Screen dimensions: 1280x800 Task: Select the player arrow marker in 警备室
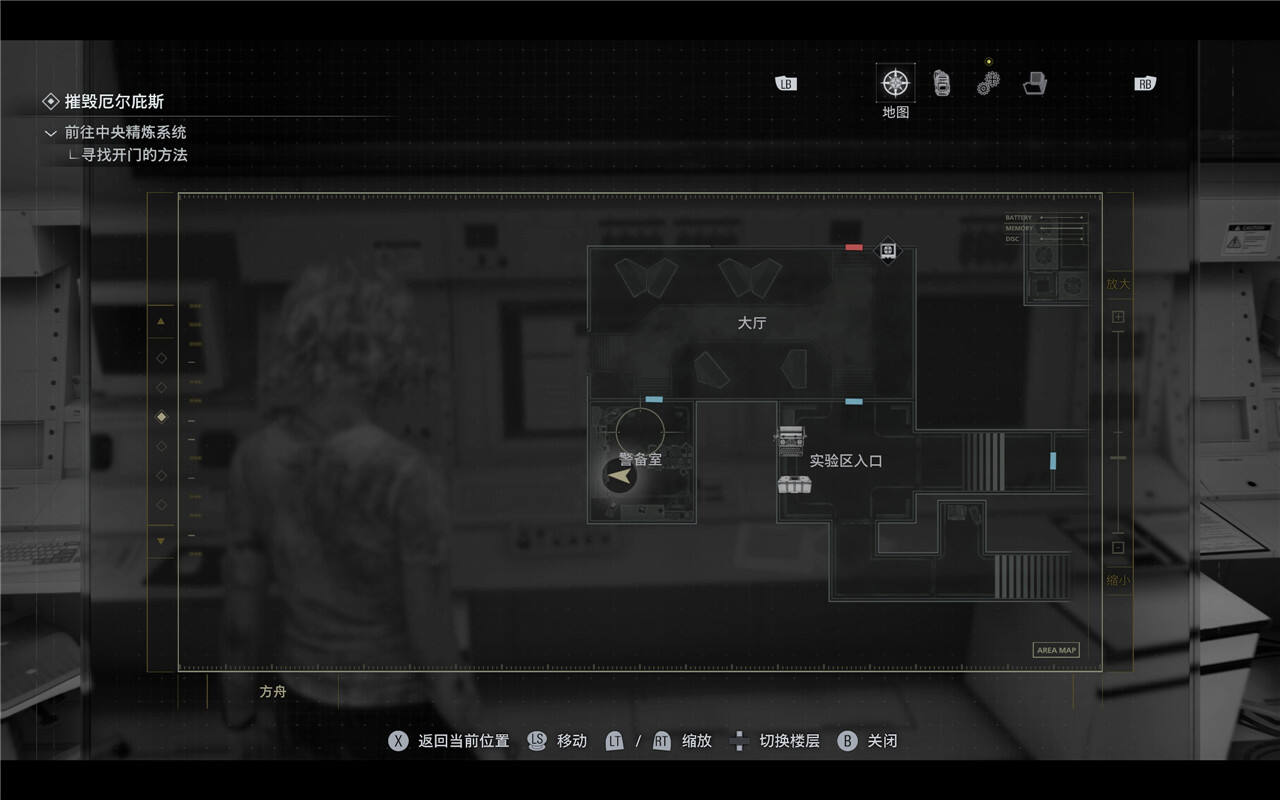click(621, 477)
